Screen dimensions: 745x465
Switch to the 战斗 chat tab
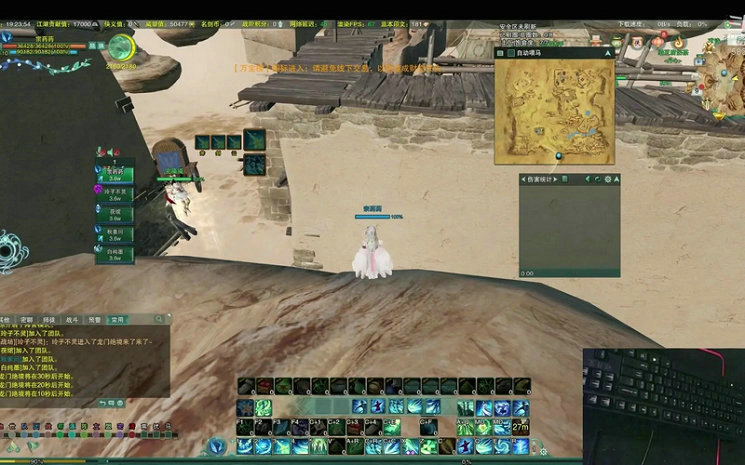(x=72, y=320)
